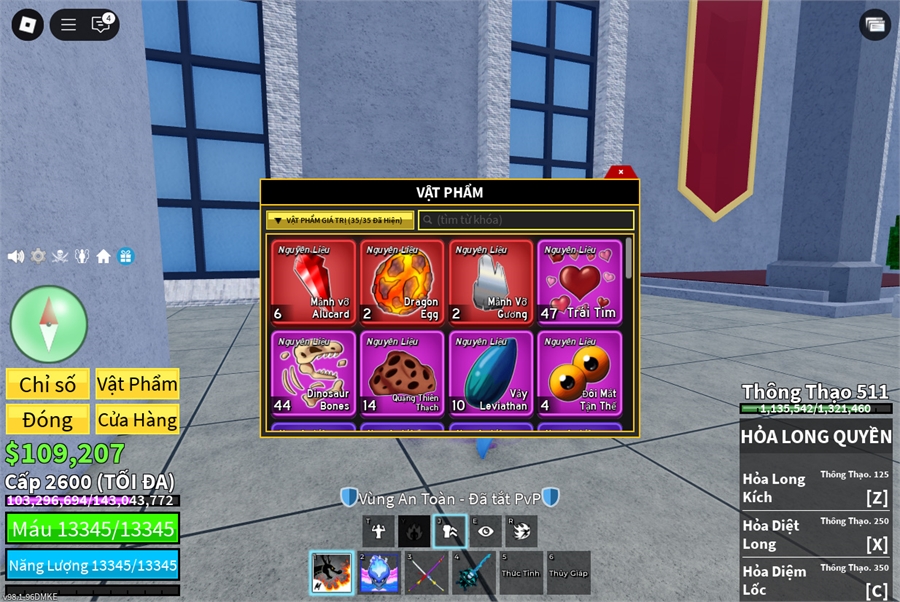Choose the Quặng Thiên Thạch ore
Screen dimensions: 900x602
click(401, 373)
